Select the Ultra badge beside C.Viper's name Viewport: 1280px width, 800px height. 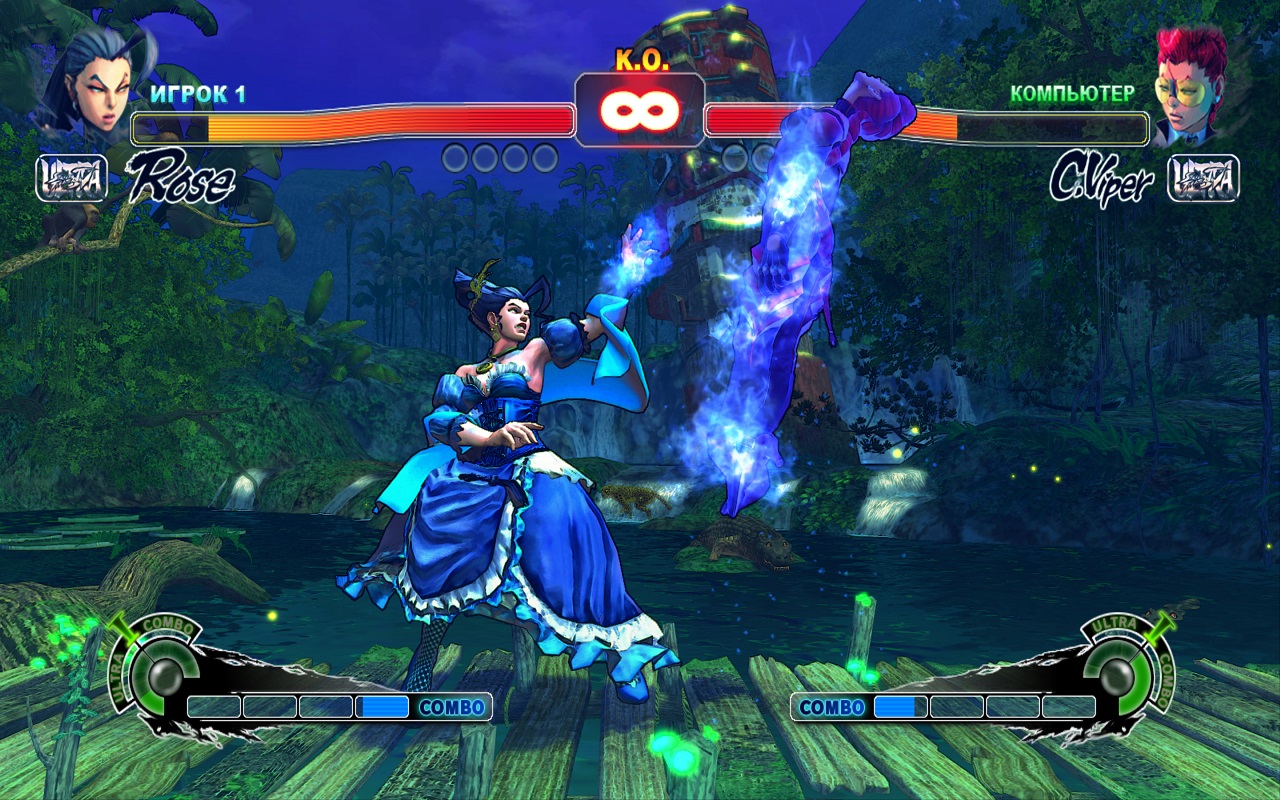pos(1204,179)
